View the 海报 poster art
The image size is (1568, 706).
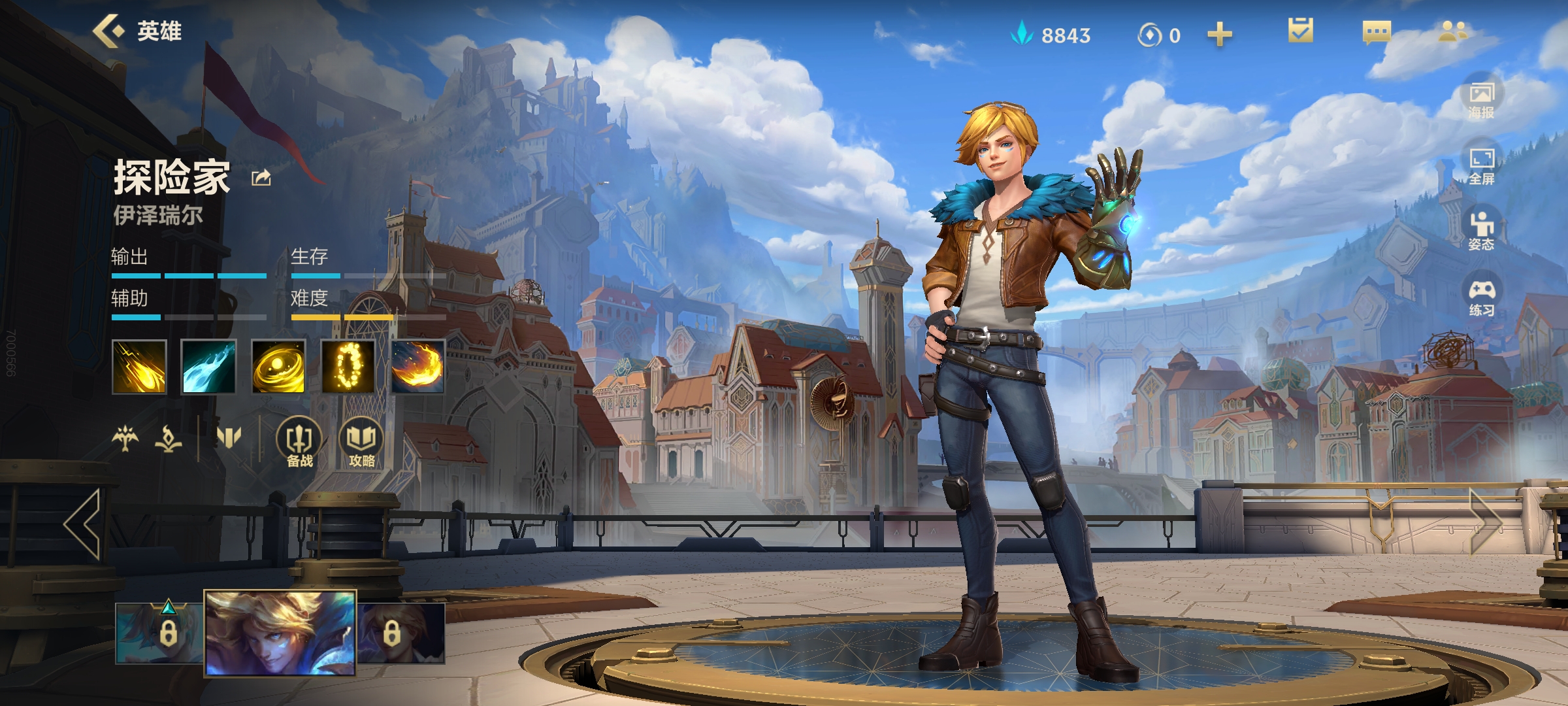(1481, 100)
